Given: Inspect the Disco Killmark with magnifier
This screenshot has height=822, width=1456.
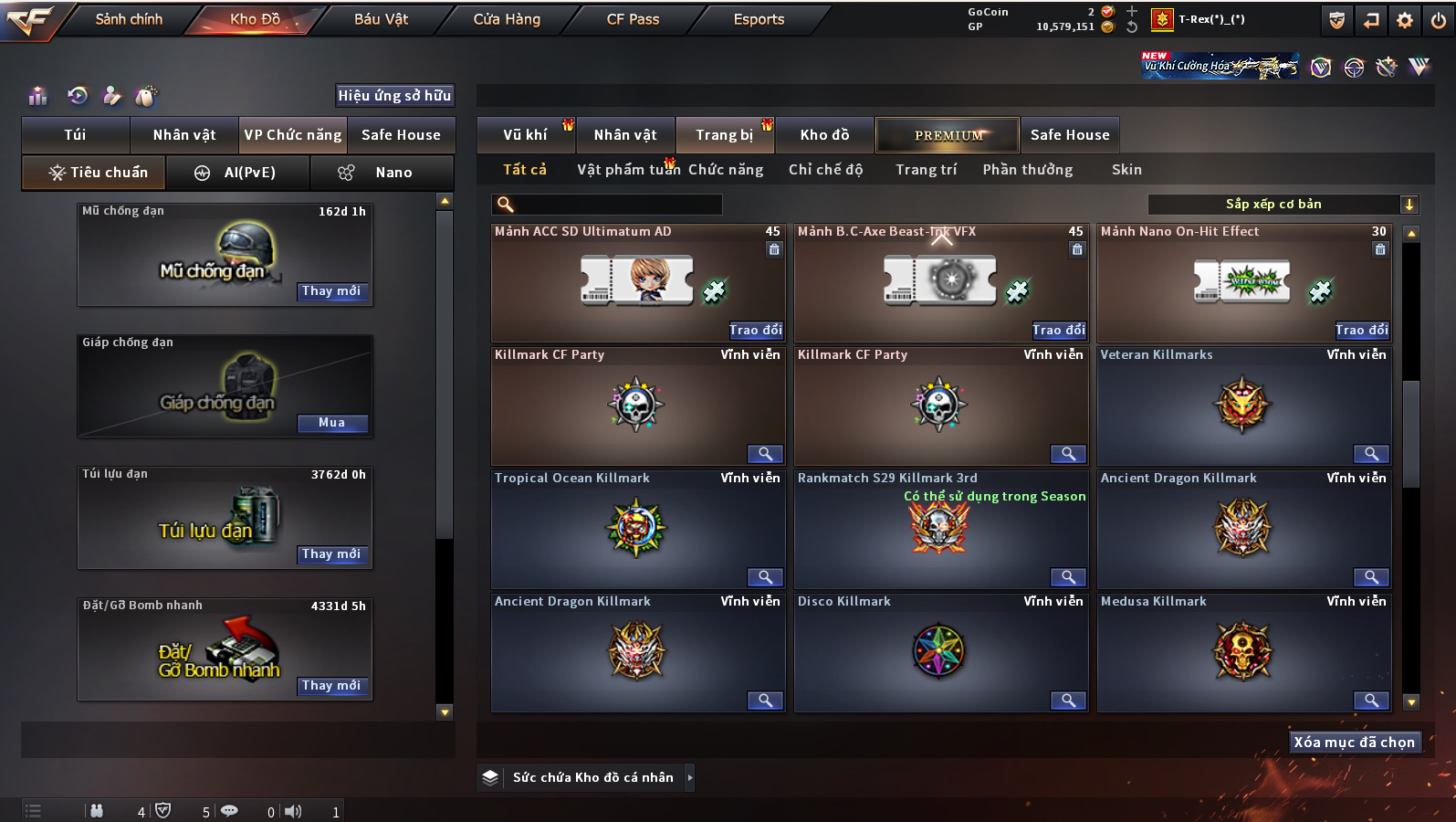Looking at the screenshot, I should [x=1067, y=701].
